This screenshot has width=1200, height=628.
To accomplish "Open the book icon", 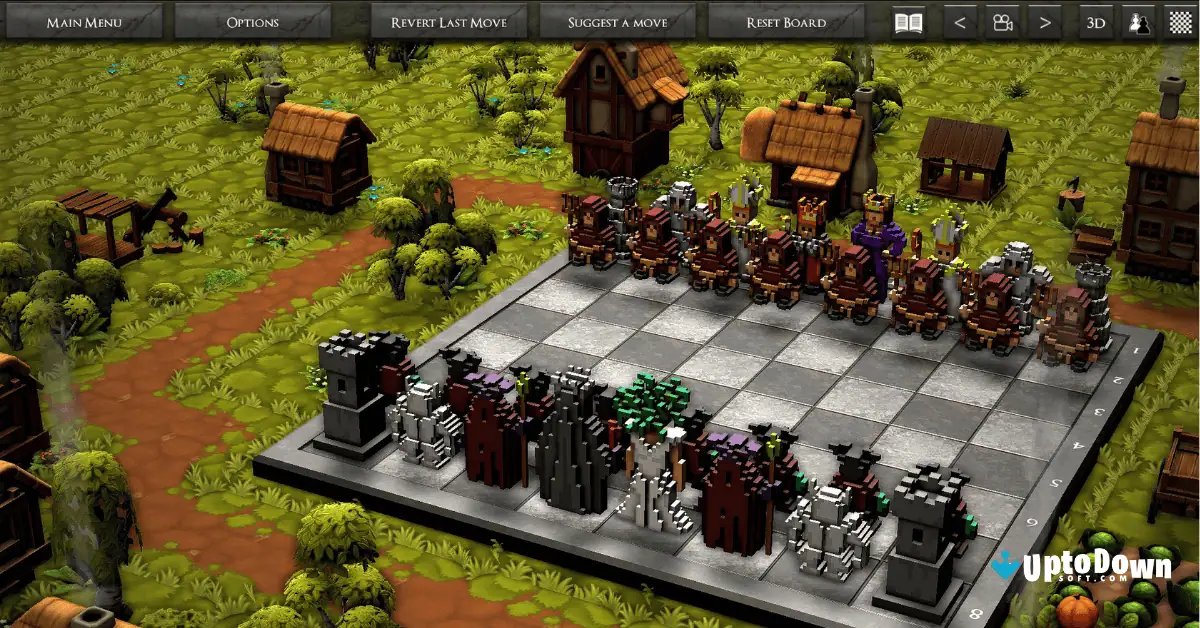I will tap(908, 21).
